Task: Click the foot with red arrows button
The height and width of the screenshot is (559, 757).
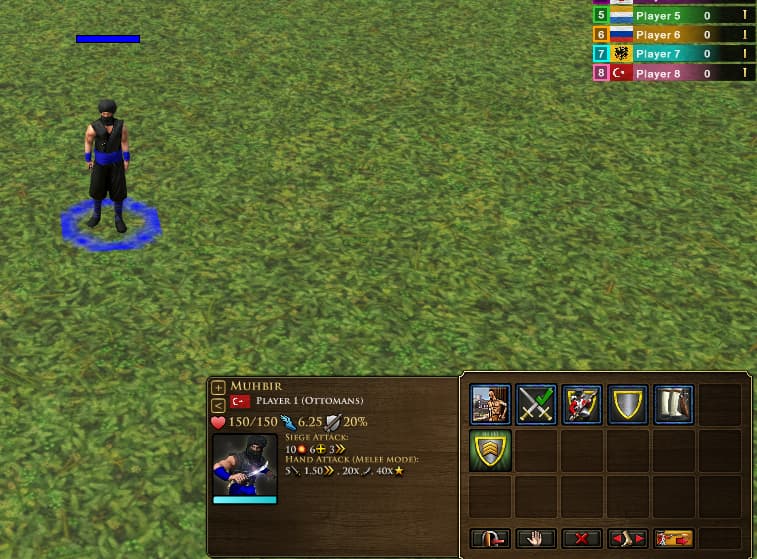Action: click(x=628, y=538)
